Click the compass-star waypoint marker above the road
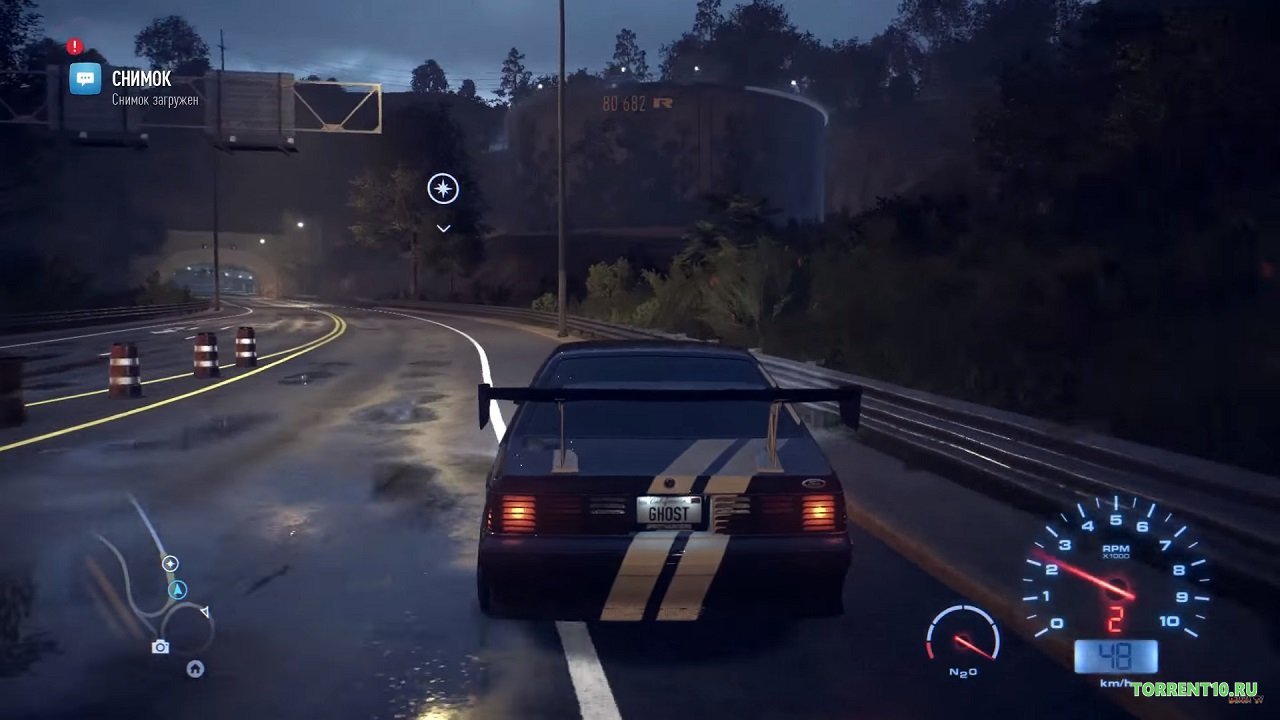Viewport: 1280px width, 720px height. click(443, 188)
